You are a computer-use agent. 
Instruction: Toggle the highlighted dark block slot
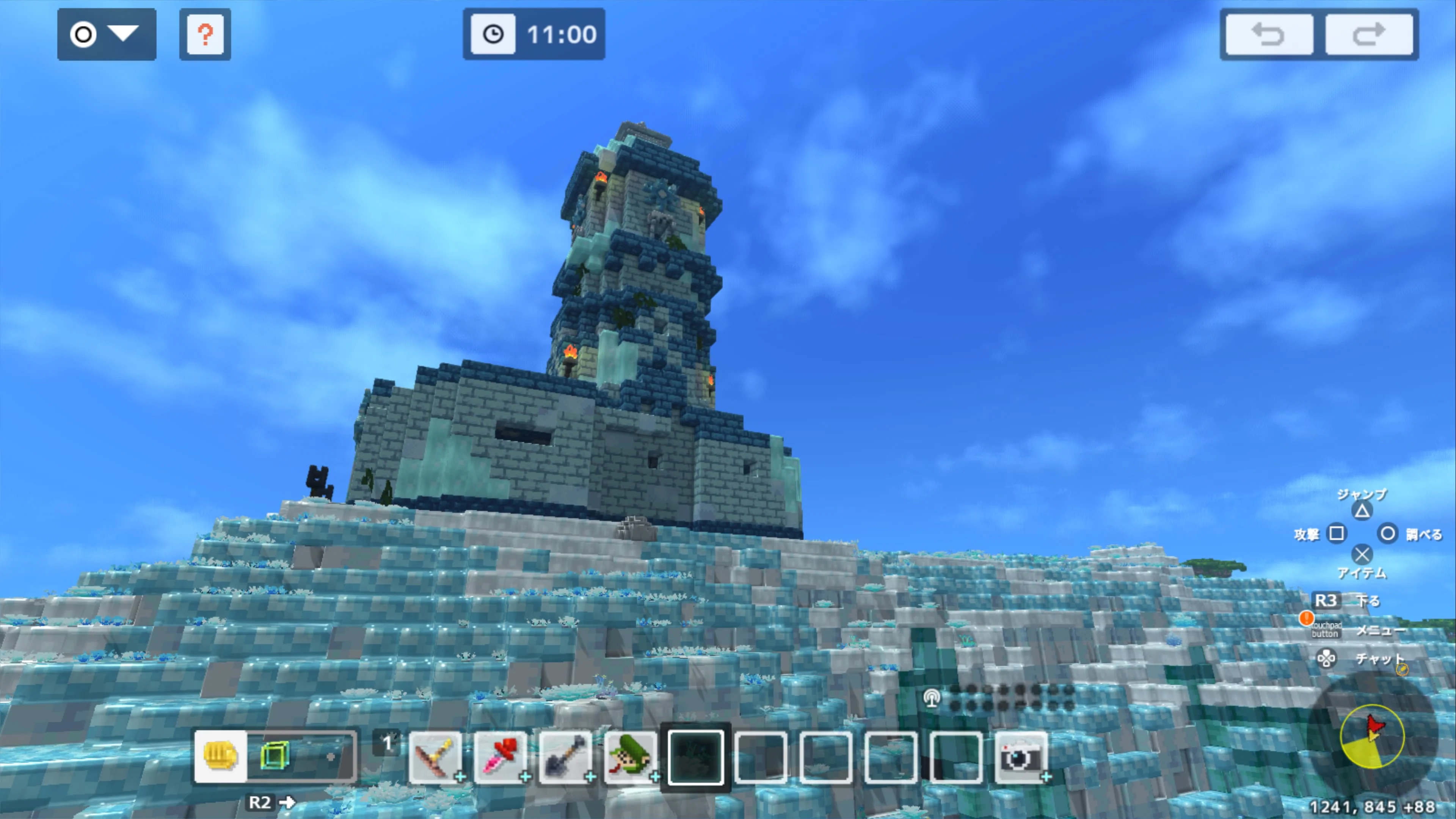[x=696, y=758]
